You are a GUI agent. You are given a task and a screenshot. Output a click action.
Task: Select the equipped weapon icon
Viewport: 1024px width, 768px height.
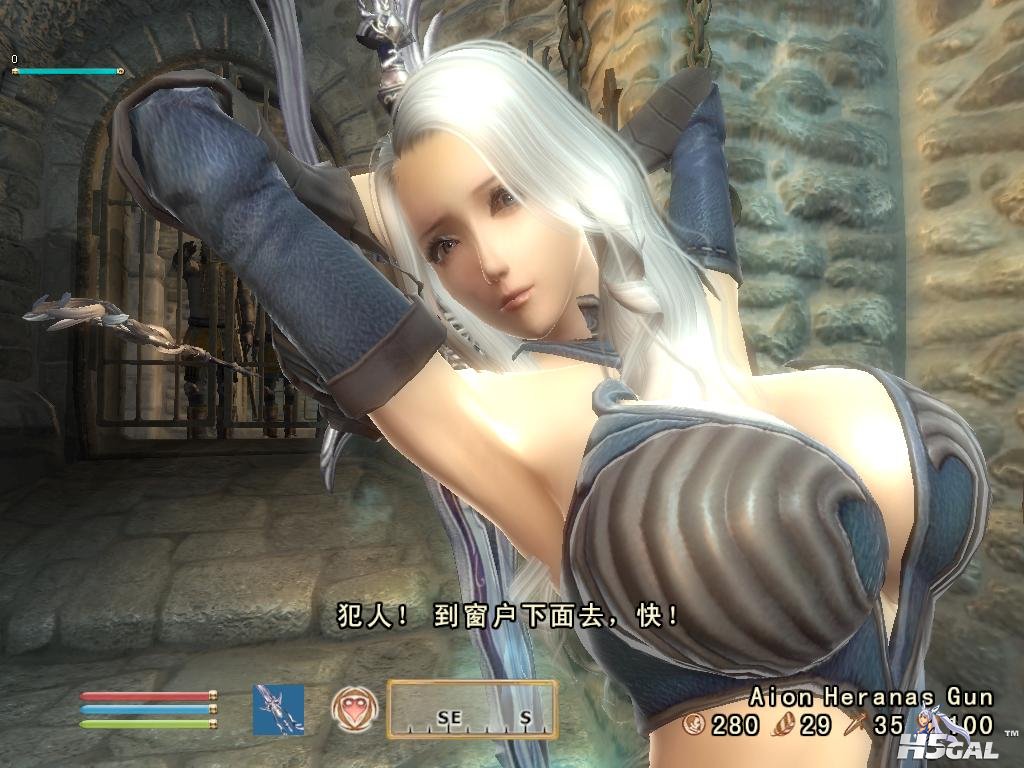[x=278, y=710]
